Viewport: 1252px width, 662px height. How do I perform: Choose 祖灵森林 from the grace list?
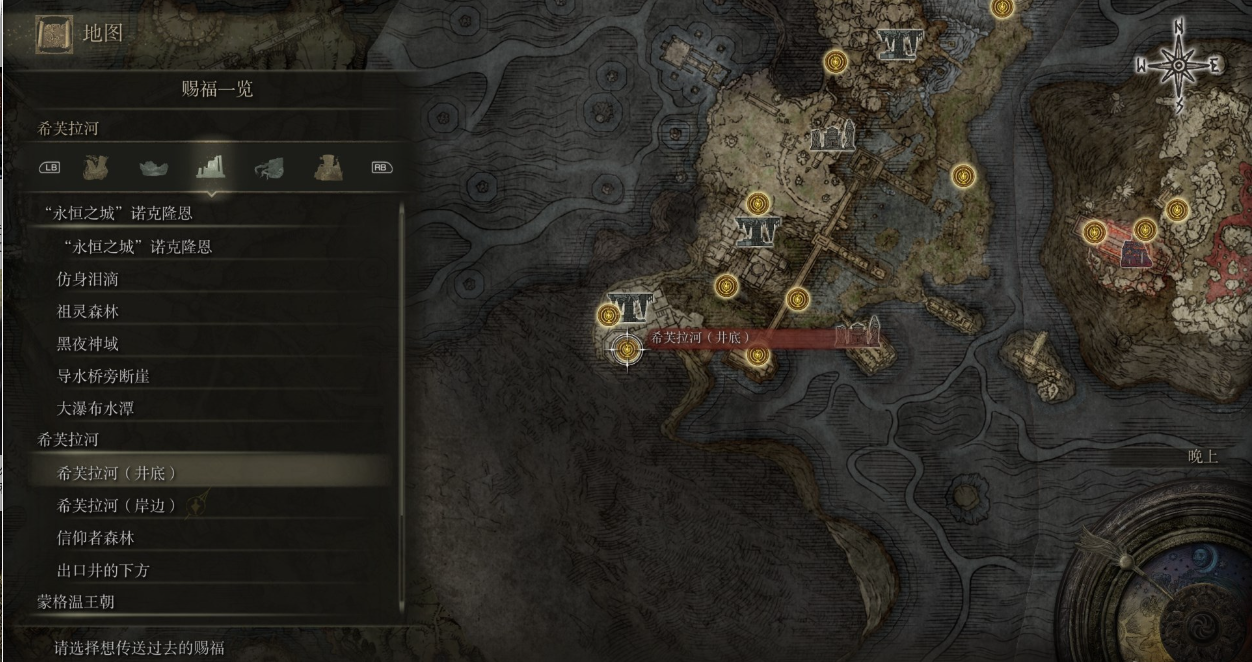(x=88, y=311)
